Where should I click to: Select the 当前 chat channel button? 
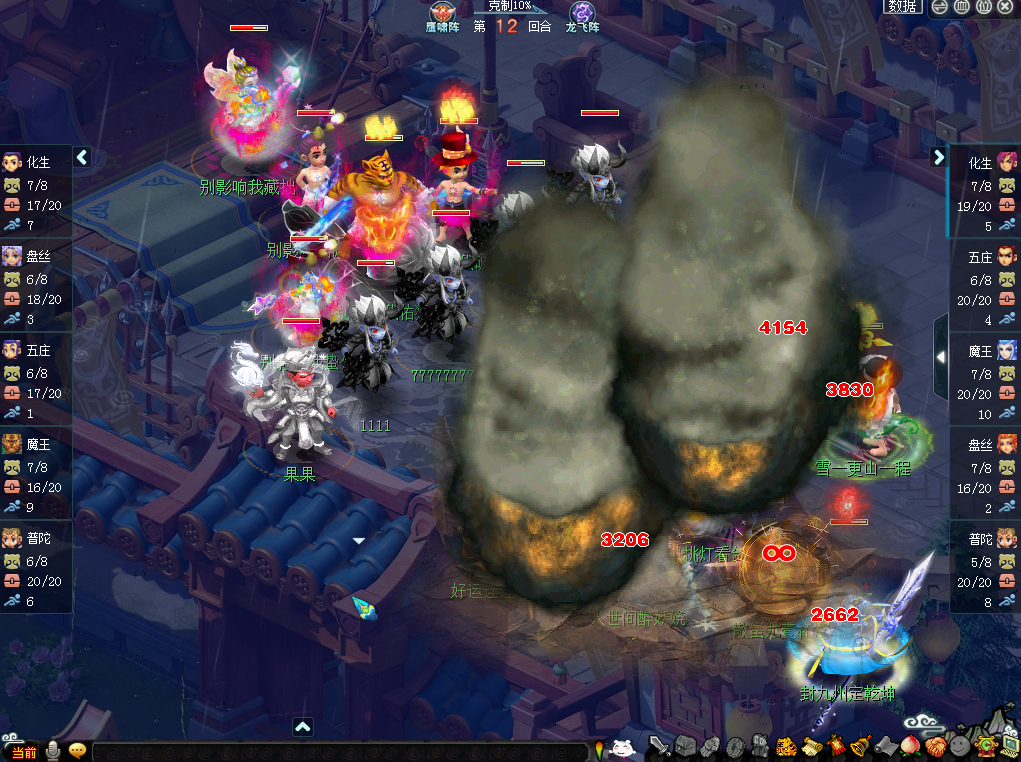pos(23,751)
